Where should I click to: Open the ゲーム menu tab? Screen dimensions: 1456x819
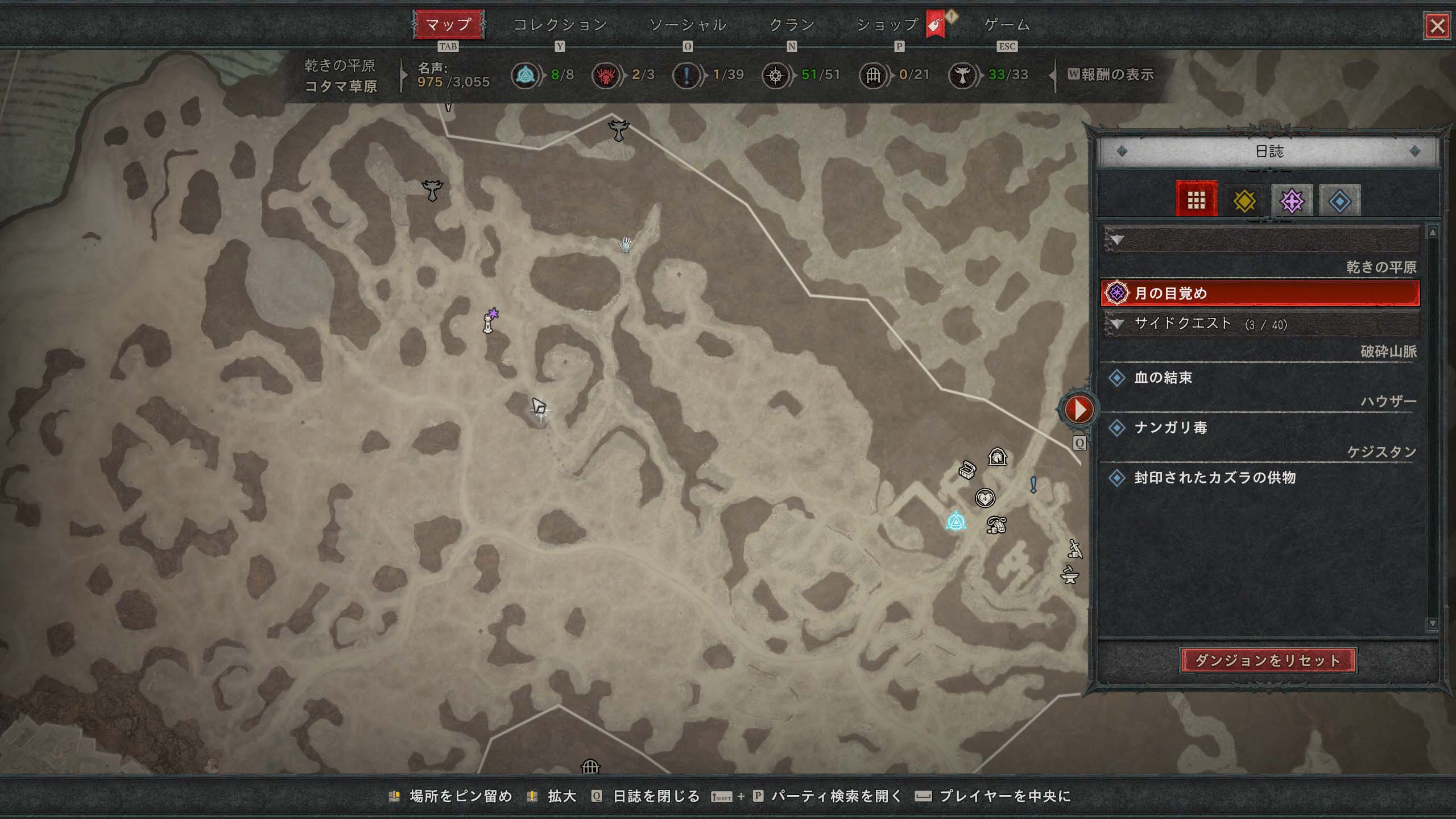[x=1007, y=25]
